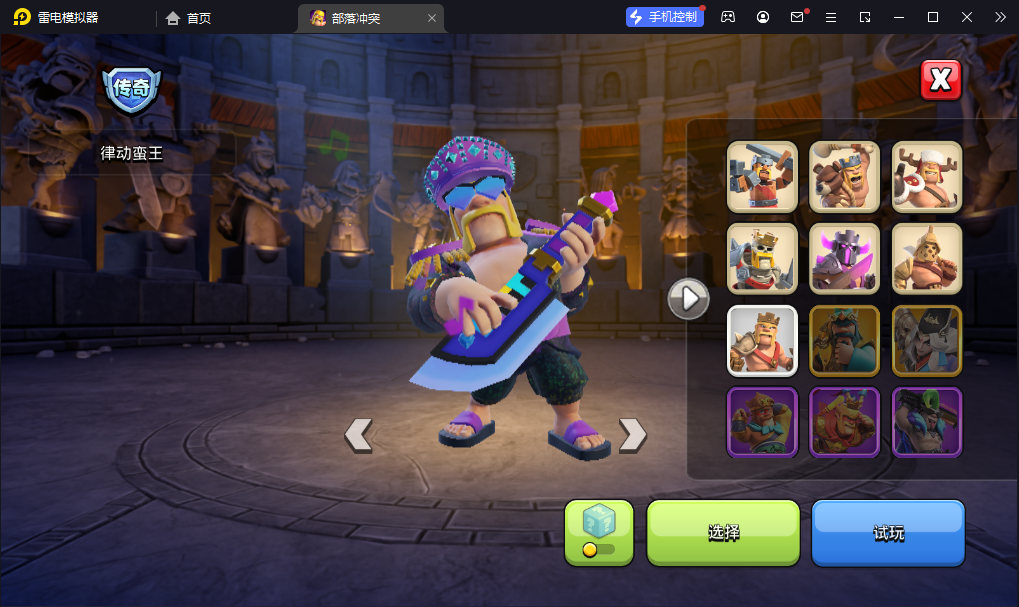Collapse the skin list with the round arrow
Viewport: 1019px width, 607px height.
pos(688,298)
